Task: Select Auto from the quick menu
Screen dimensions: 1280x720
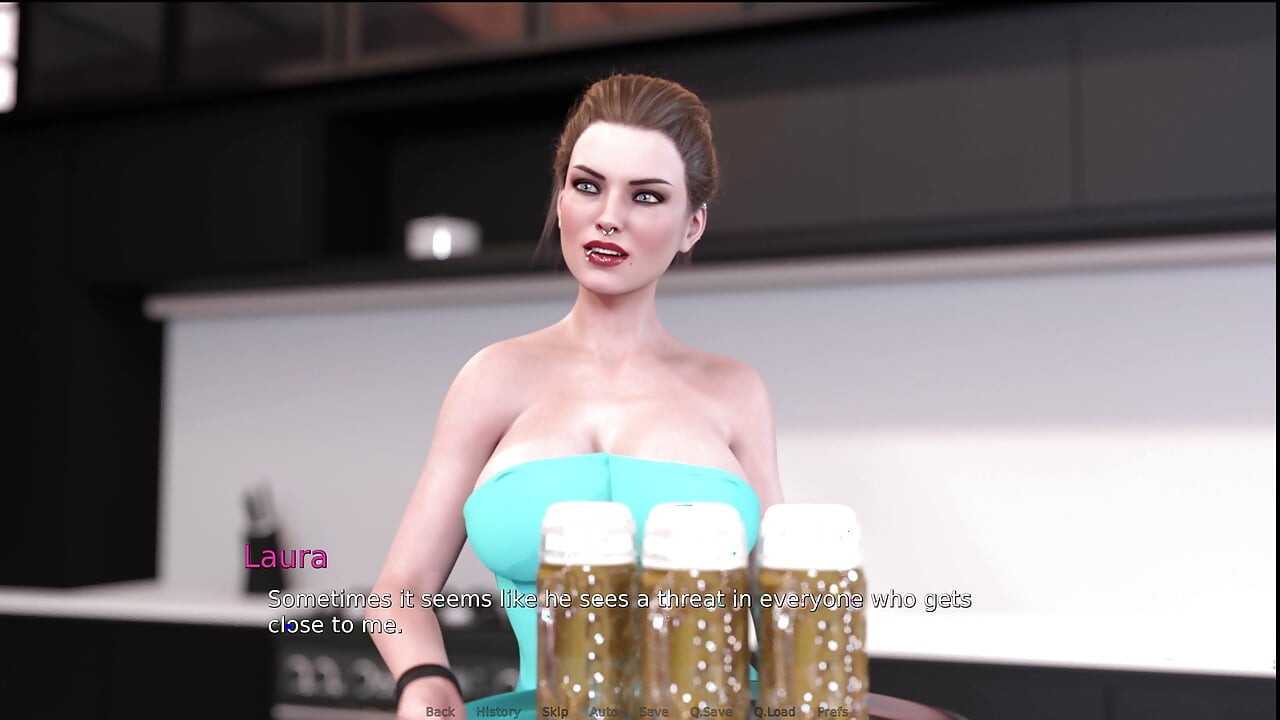Action: click(604, 712)
